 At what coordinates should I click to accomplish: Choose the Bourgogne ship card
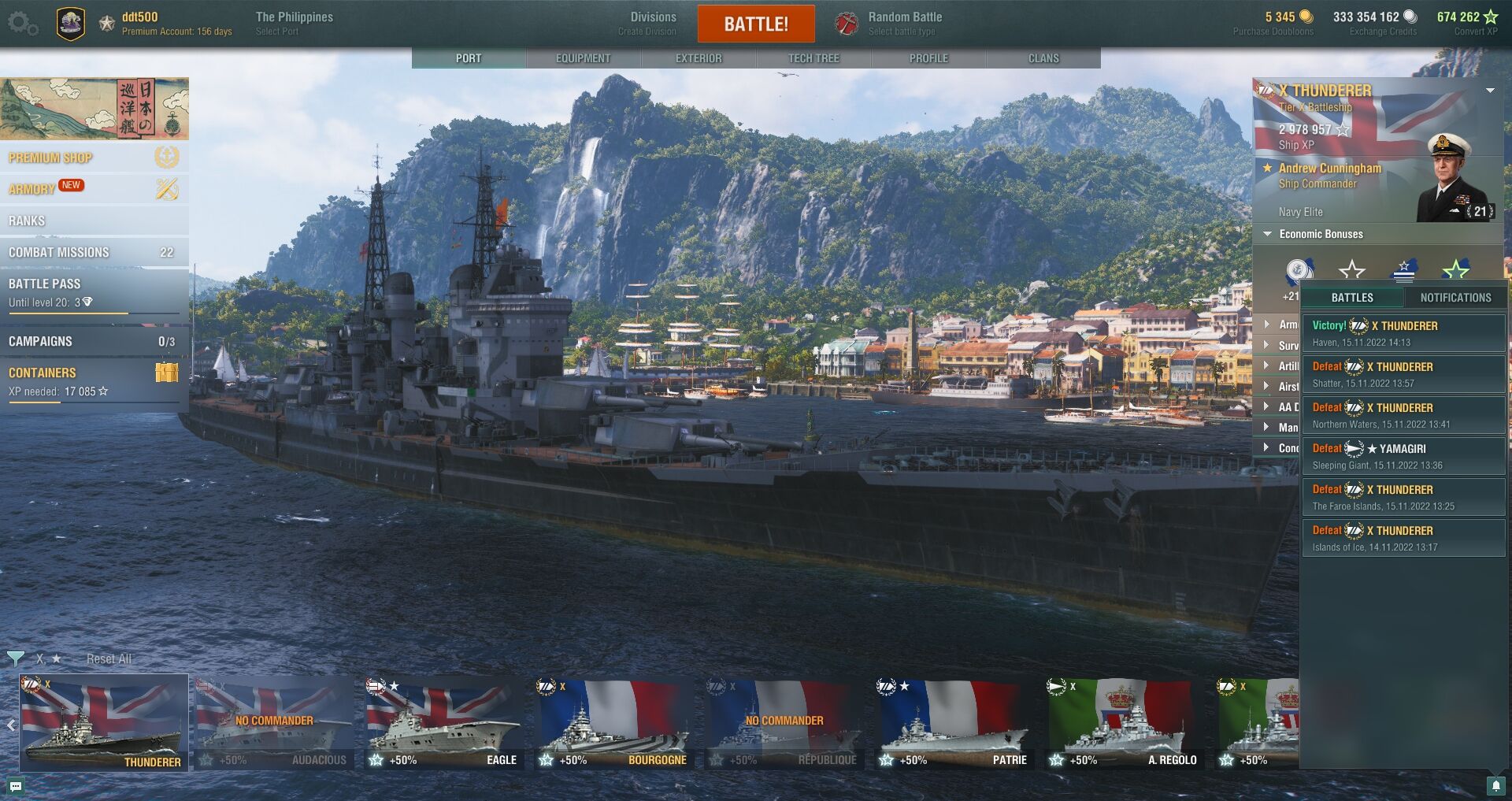(613, 725)
